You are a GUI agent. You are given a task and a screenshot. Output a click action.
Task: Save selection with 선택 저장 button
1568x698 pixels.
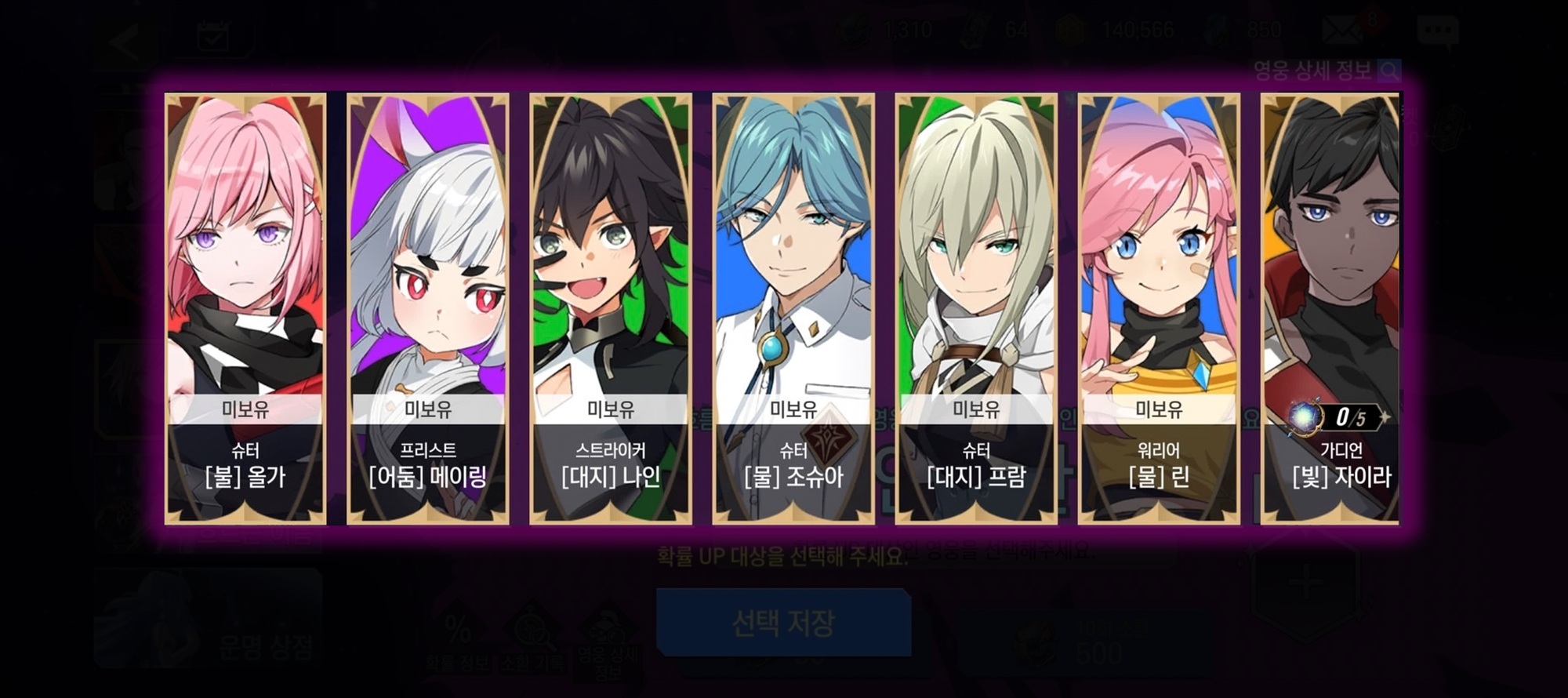point(783,623)
